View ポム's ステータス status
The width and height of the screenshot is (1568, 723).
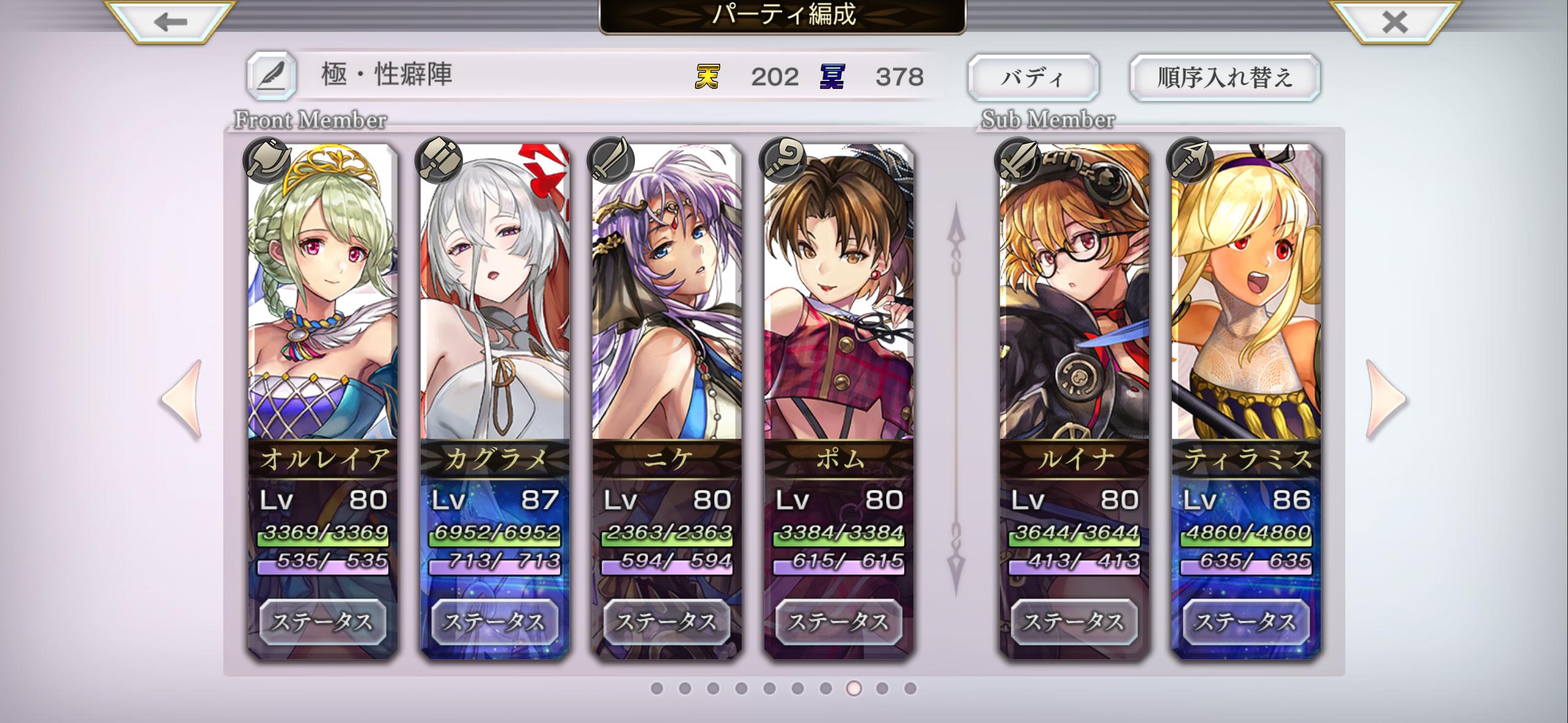pyautogui.click(x=839, y=622)
